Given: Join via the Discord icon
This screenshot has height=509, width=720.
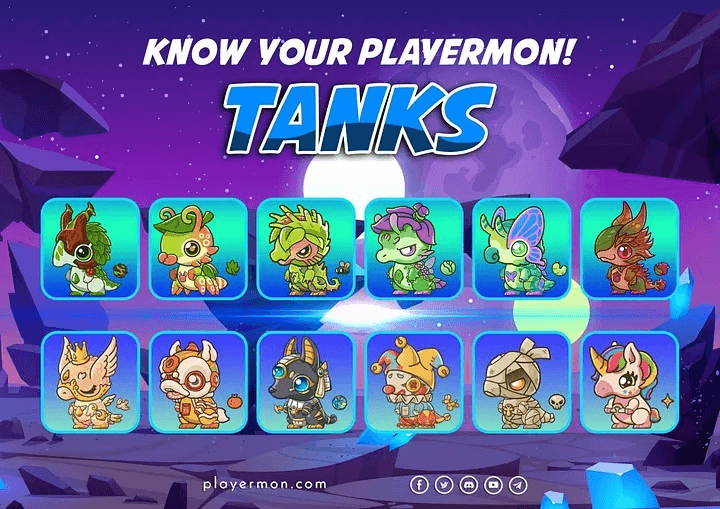Looking at the screenshot, I should click(468, 485).
